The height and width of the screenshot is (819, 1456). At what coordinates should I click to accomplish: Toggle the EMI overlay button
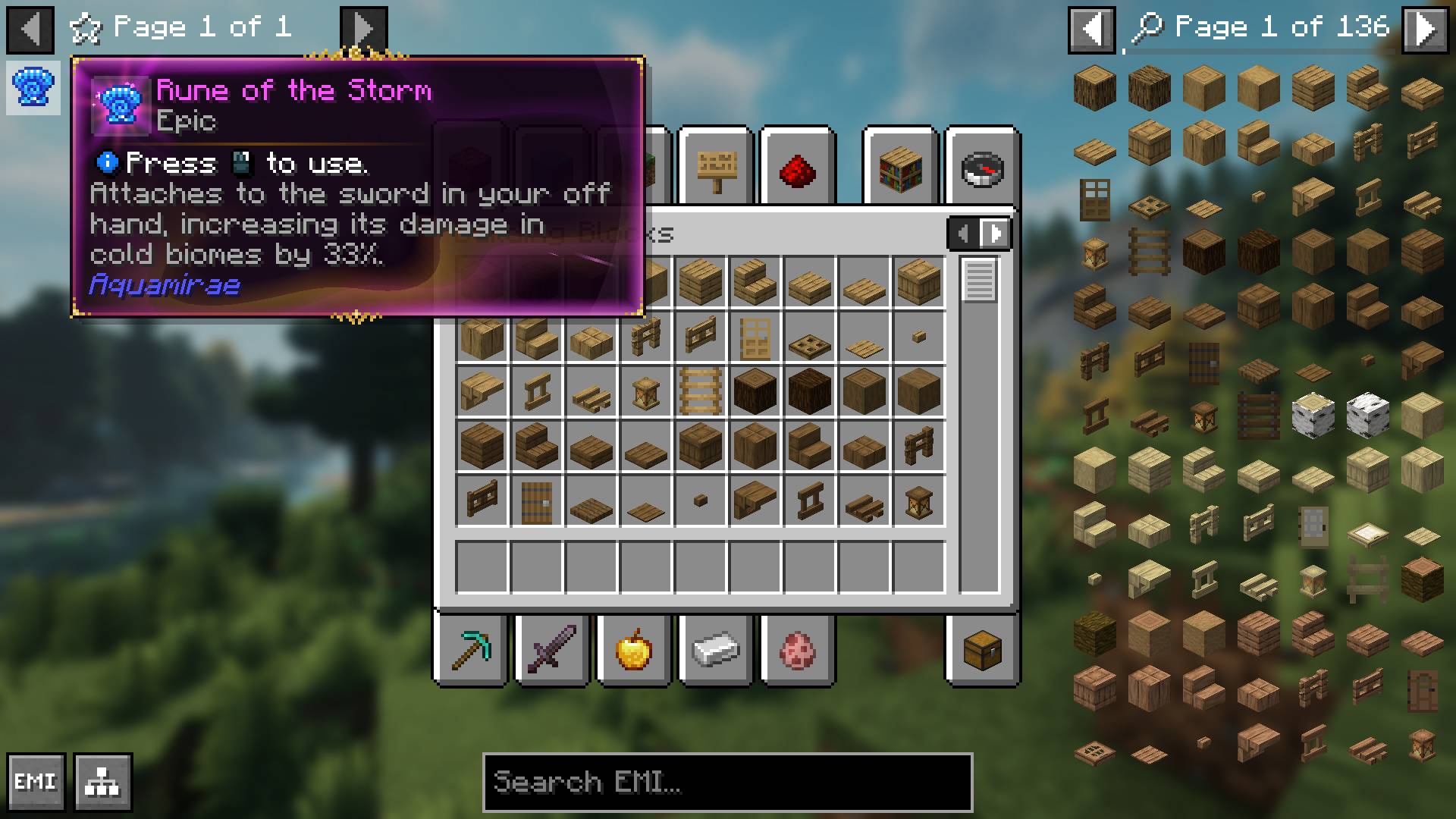(36, 782)
